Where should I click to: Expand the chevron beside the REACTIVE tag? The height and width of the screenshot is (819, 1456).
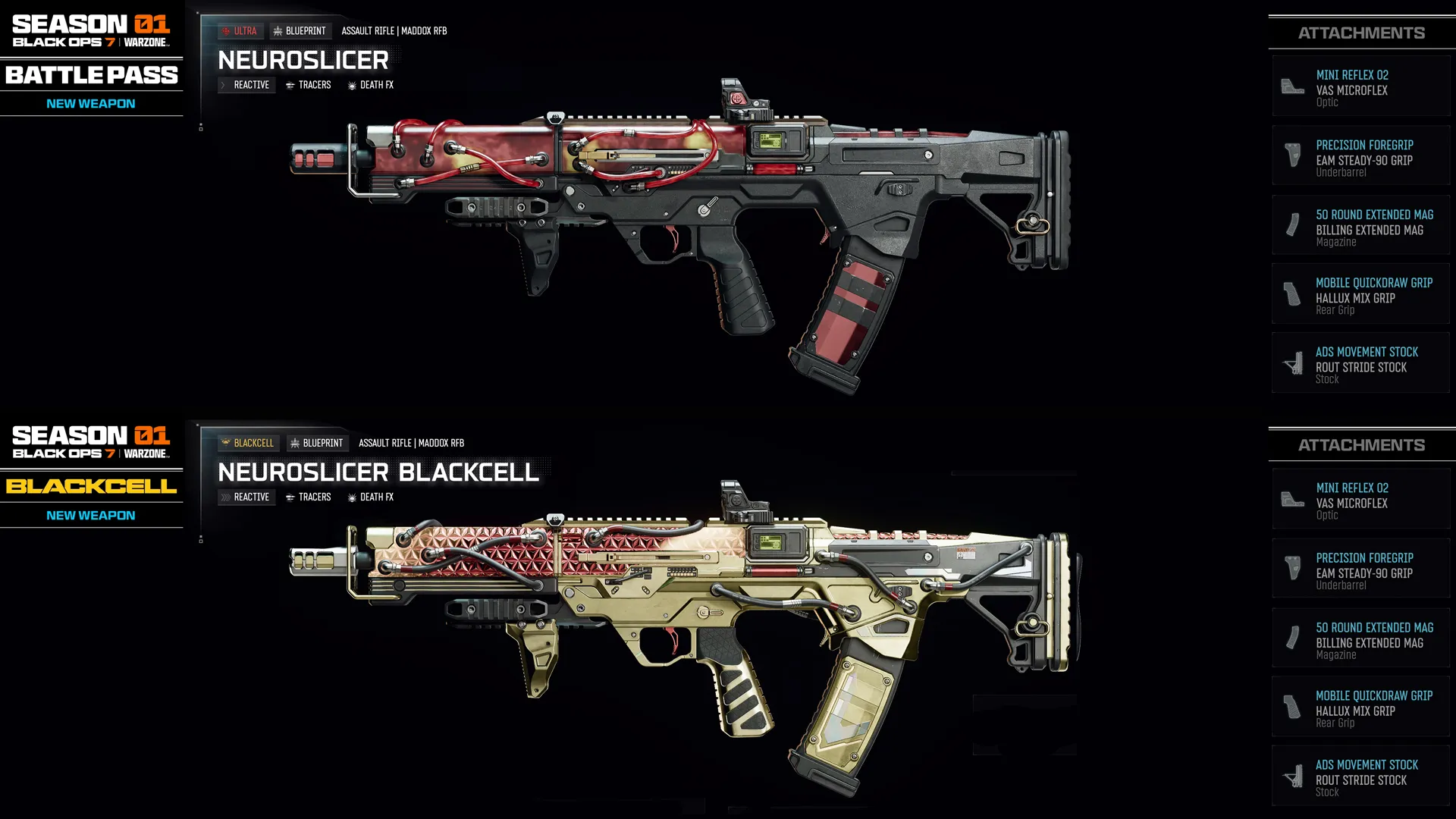pos(222,85)
